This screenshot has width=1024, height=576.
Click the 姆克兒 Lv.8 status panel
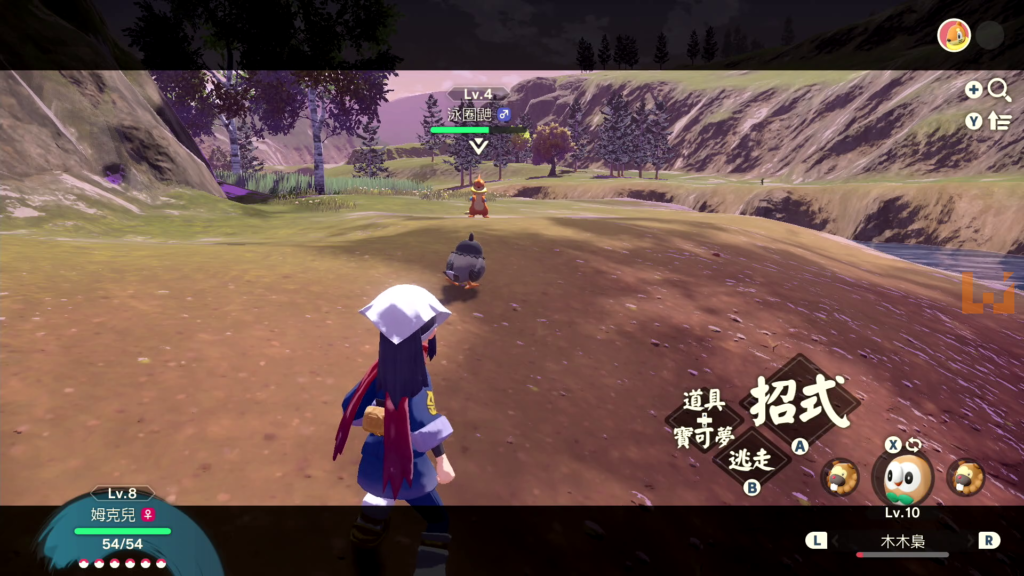click(121, 527)
